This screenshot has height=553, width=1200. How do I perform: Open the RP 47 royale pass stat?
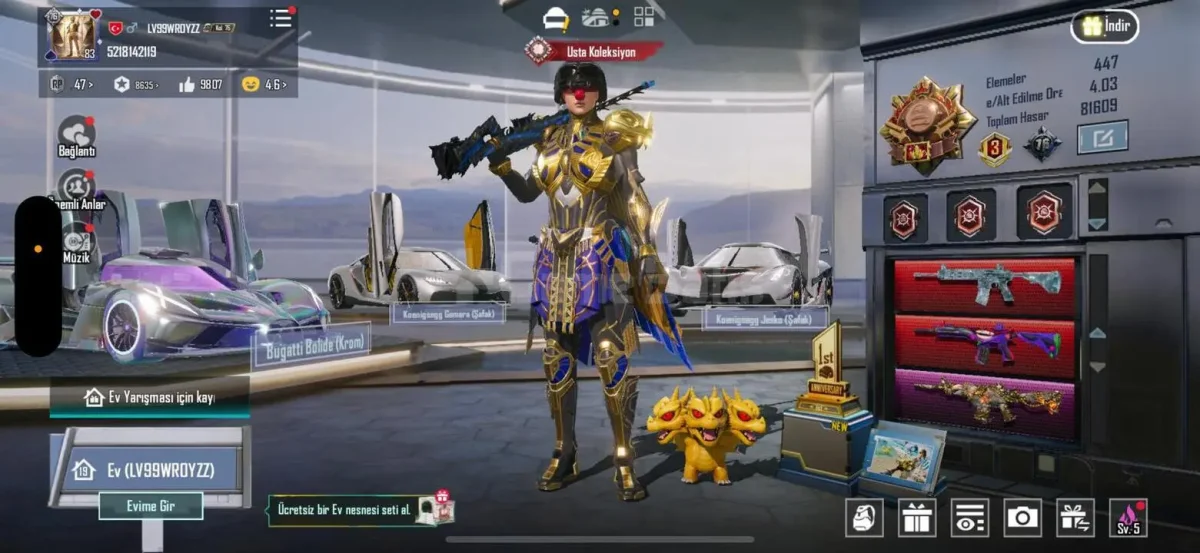pos(68,85)
